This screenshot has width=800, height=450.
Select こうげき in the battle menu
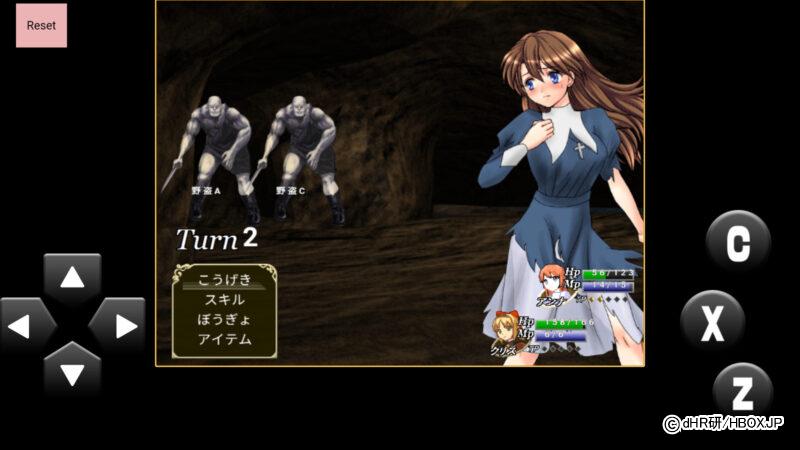pyautogui.click(x=224, y=280)
